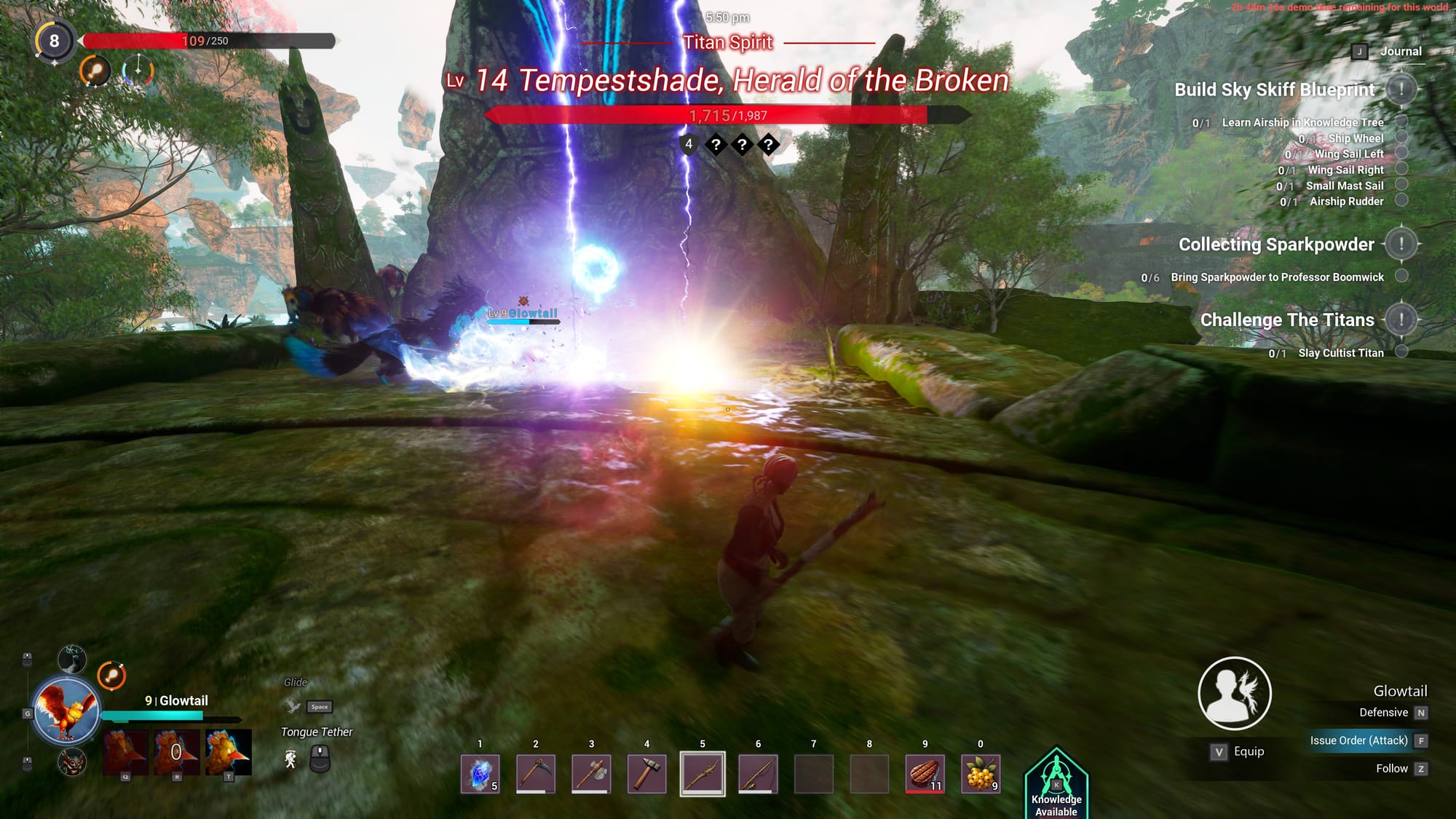Open the Challenge The Titans quest entry
Viewport: 1456px width, 819px height.
coord(1287,320)
